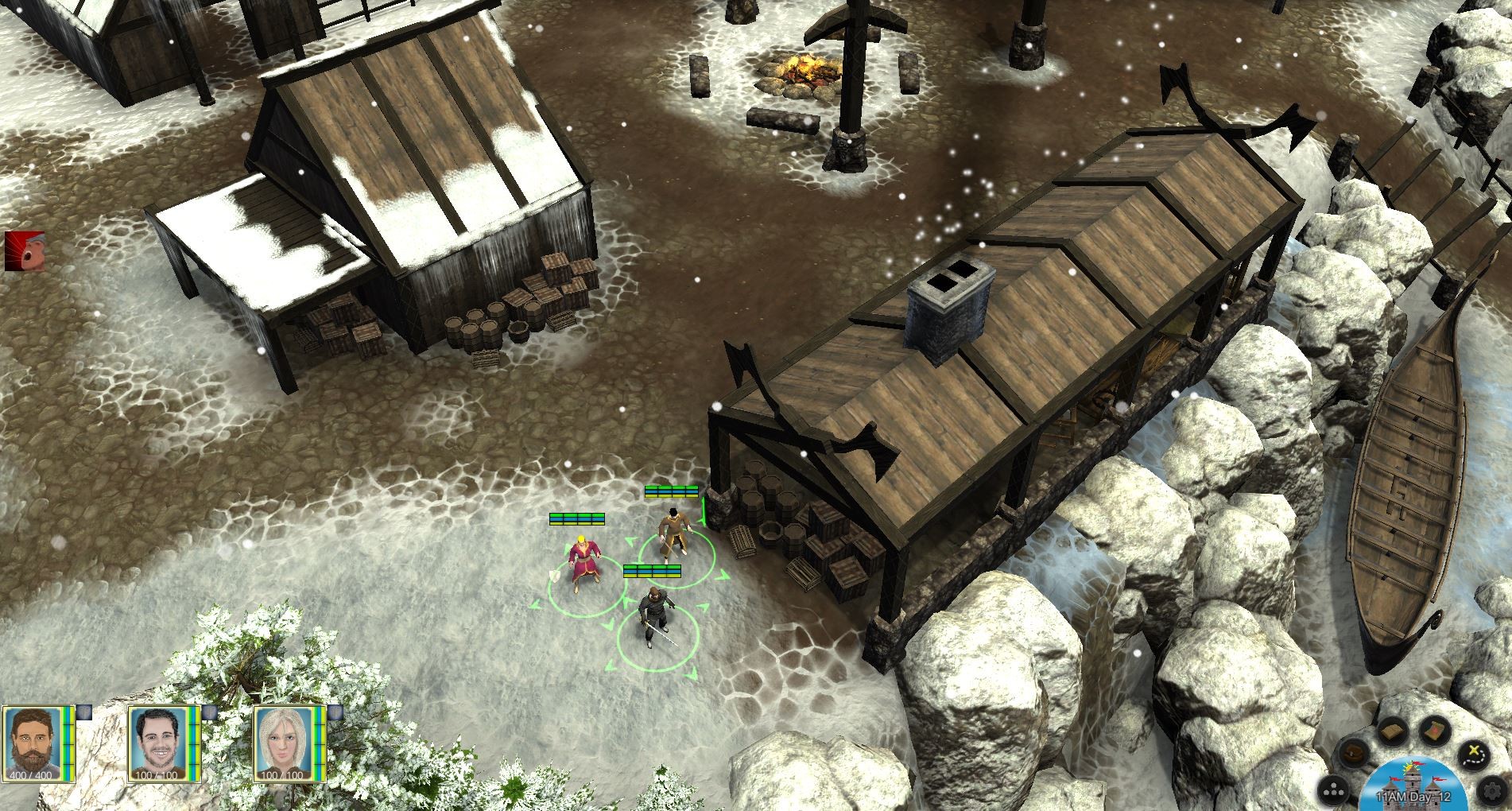Open the settings gear icon
The width and height of the screenshot is (1512, 811).
pyautogui.click(x=1492, y=790)
